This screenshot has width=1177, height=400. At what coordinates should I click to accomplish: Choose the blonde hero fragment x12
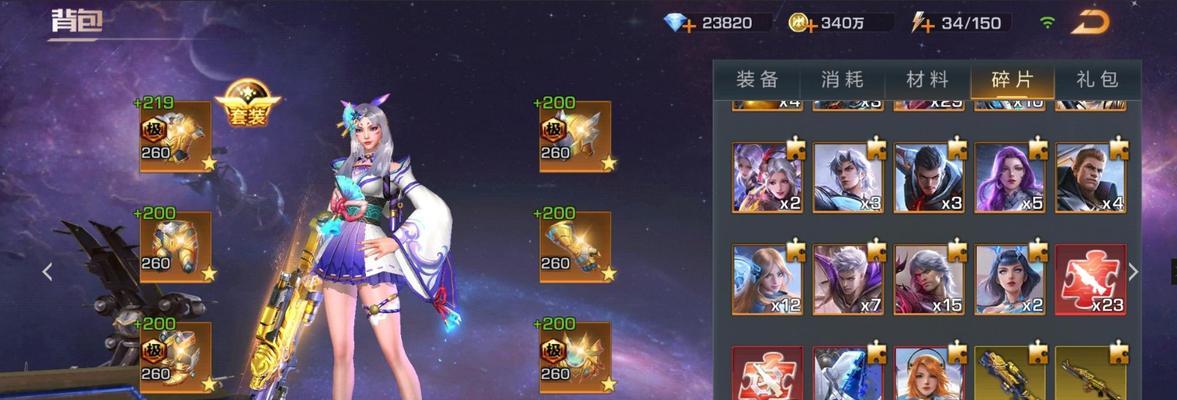(x=767, y=280)
